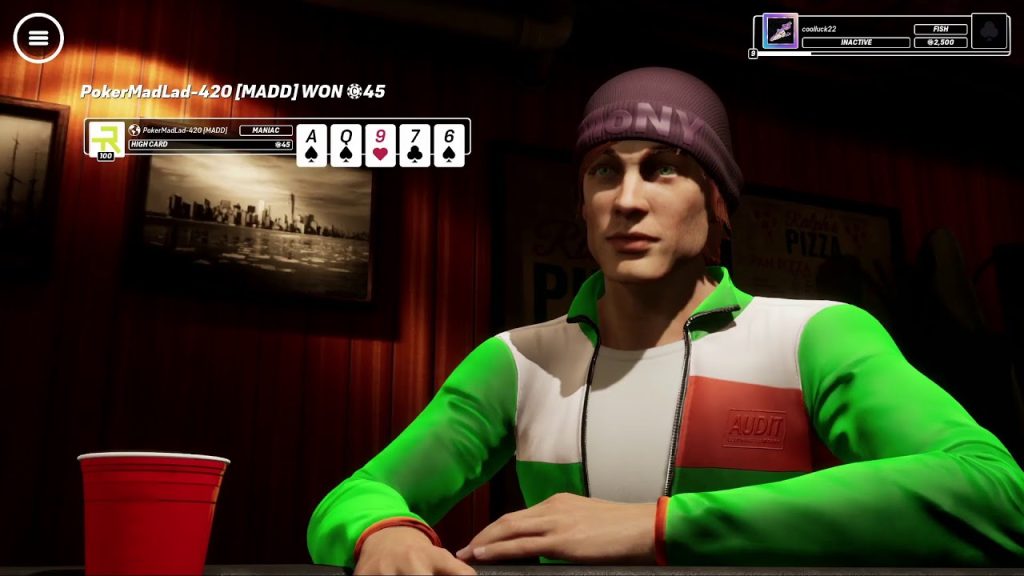The image size is (1024, 576).
Task: Click the FISH player tag
Action: [940, 29]
